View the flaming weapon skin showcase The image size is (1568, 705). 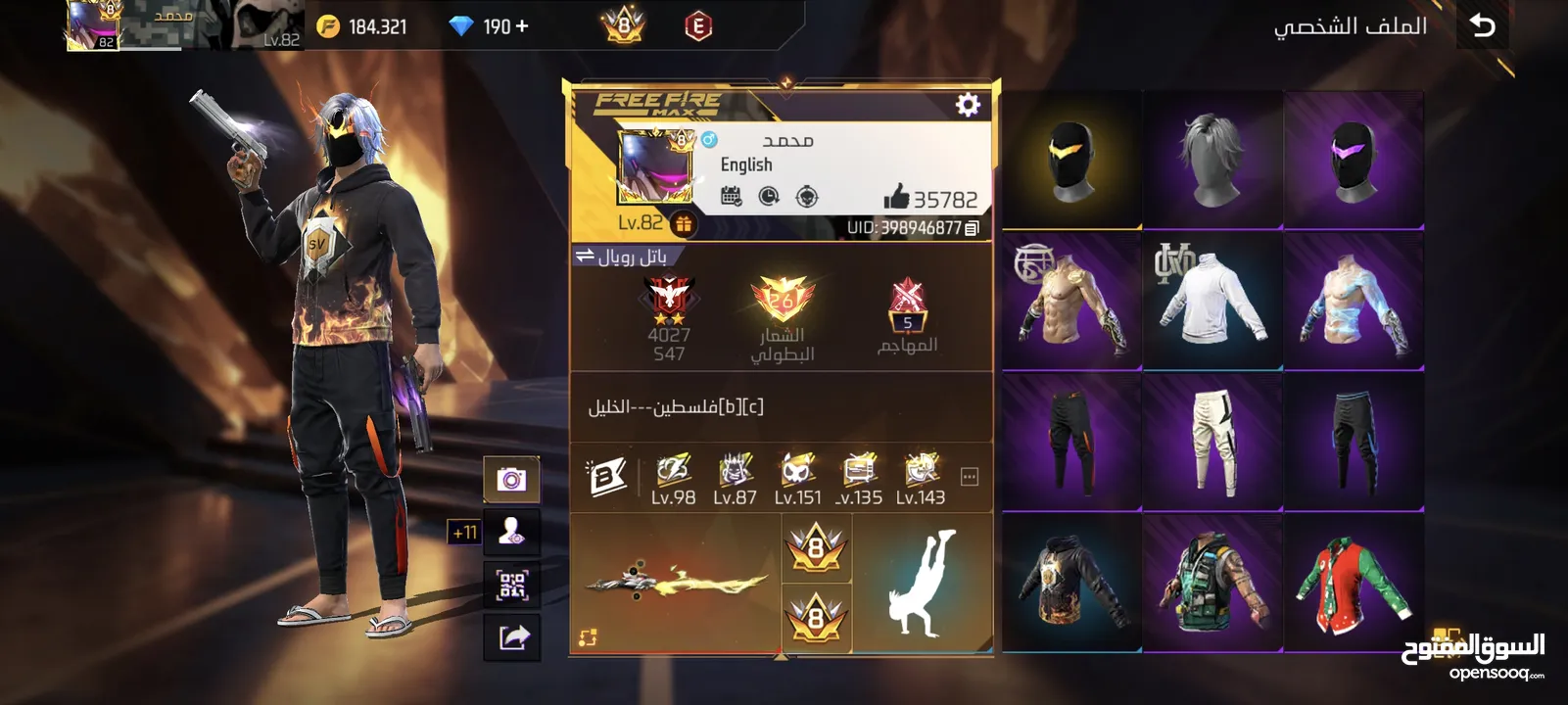676,584
